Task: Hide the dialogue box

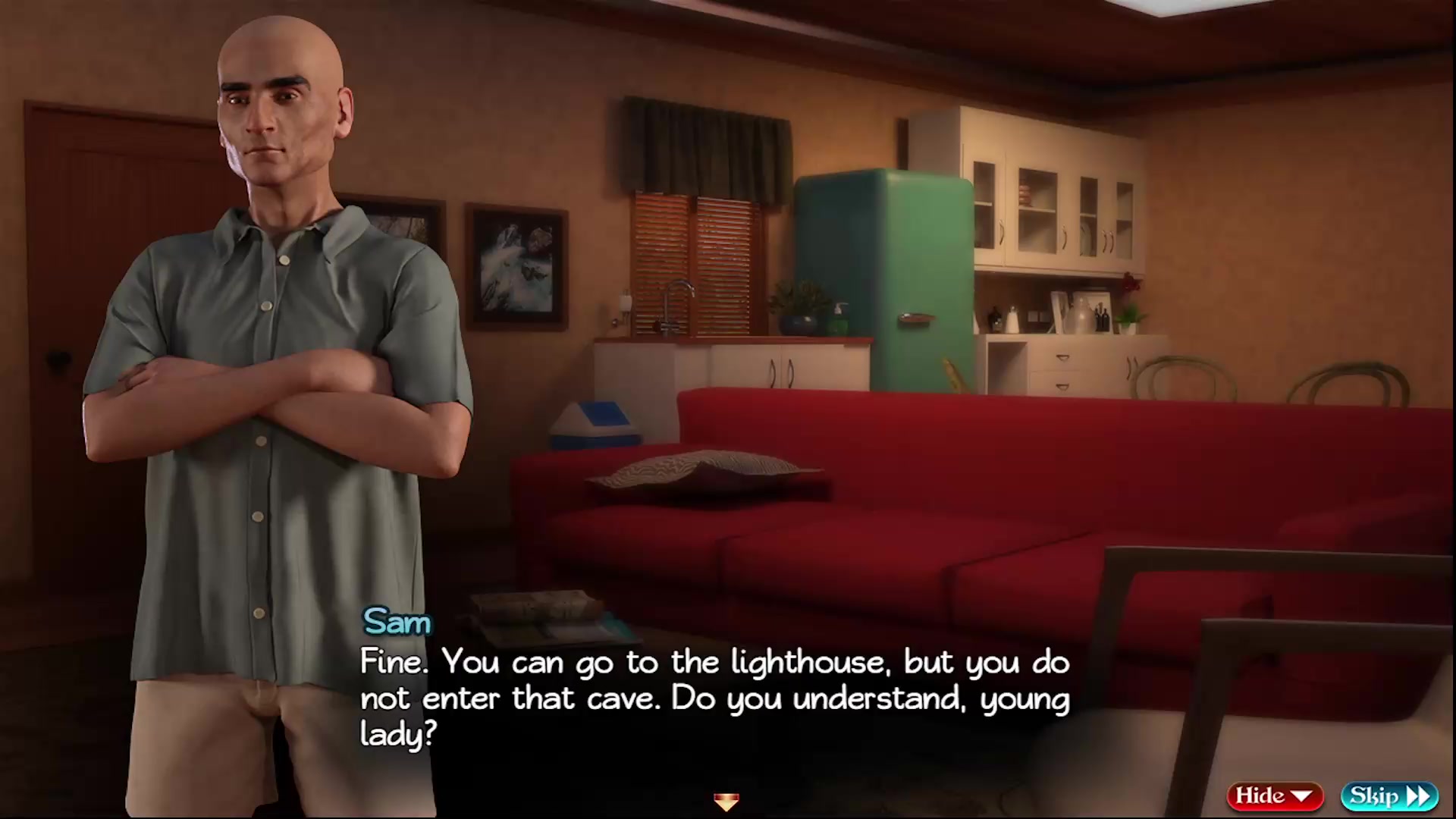Action: pyautogui.click(x=1274, y=795)
